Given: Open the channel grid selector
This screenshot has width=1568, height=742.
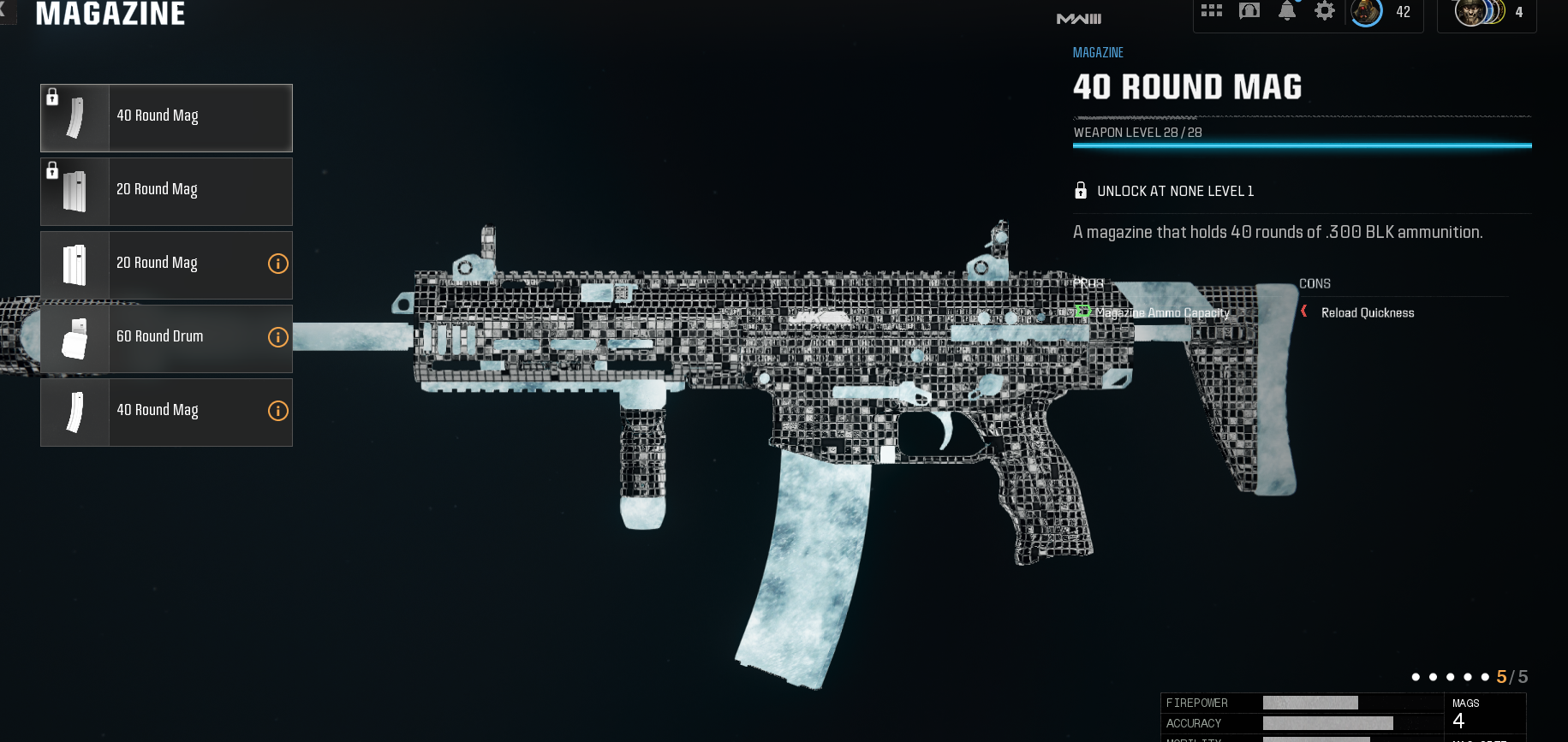Looking at the screenshot, I should point(1212,10).
